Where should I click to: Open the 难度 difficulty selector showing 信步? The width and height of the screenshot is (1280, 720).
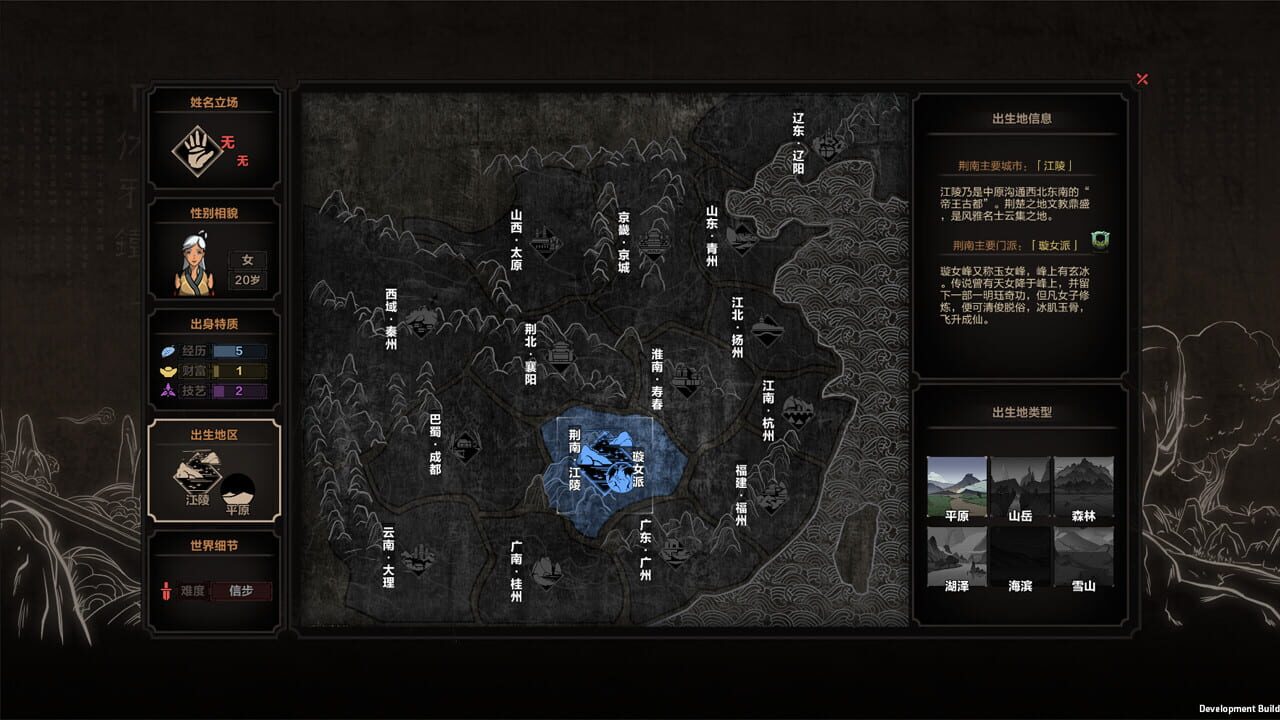point(240,591)
